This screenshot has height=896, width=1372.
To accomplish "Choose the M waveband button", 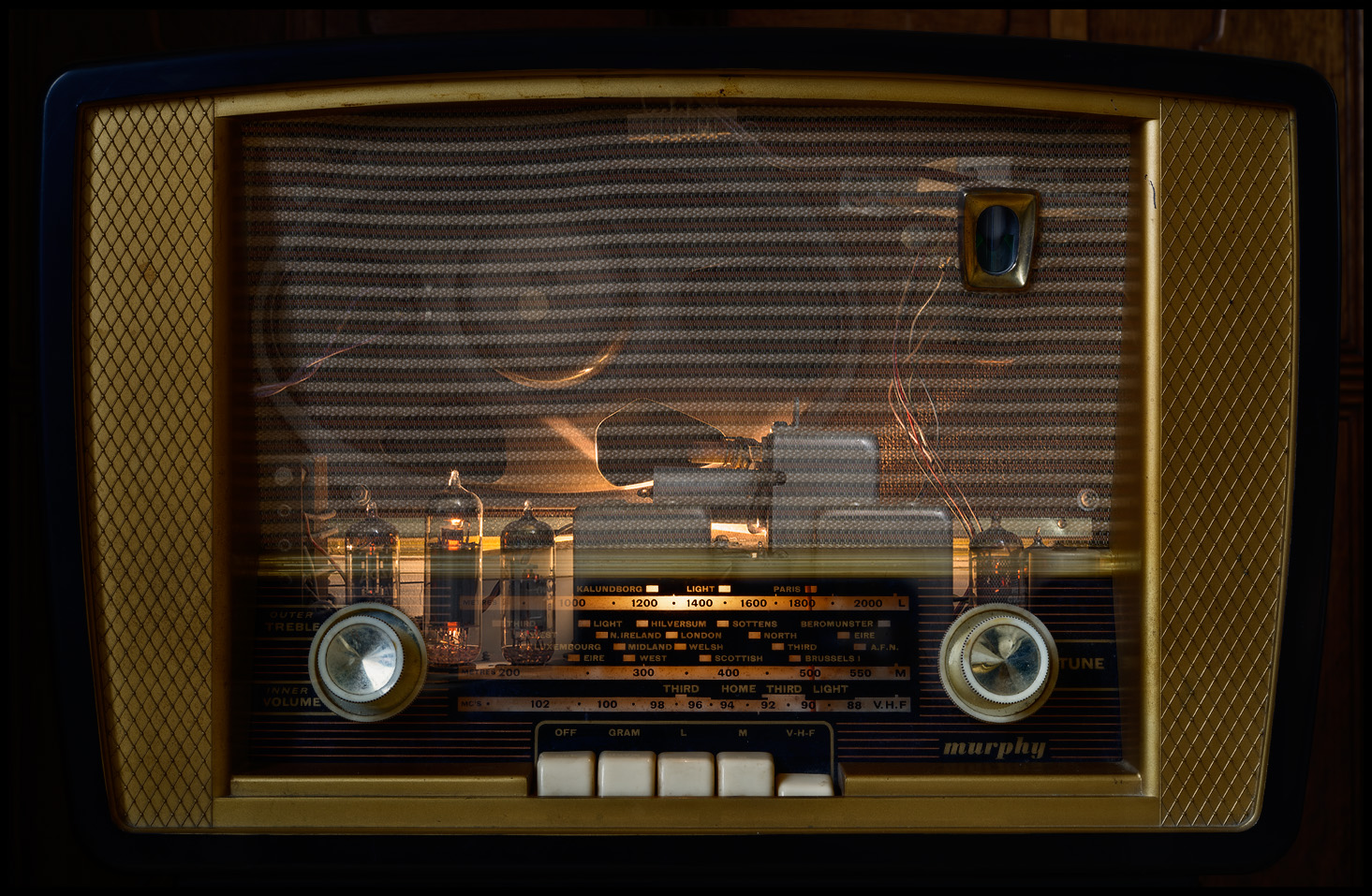I will pyautogui.click(x=745, y=773).
